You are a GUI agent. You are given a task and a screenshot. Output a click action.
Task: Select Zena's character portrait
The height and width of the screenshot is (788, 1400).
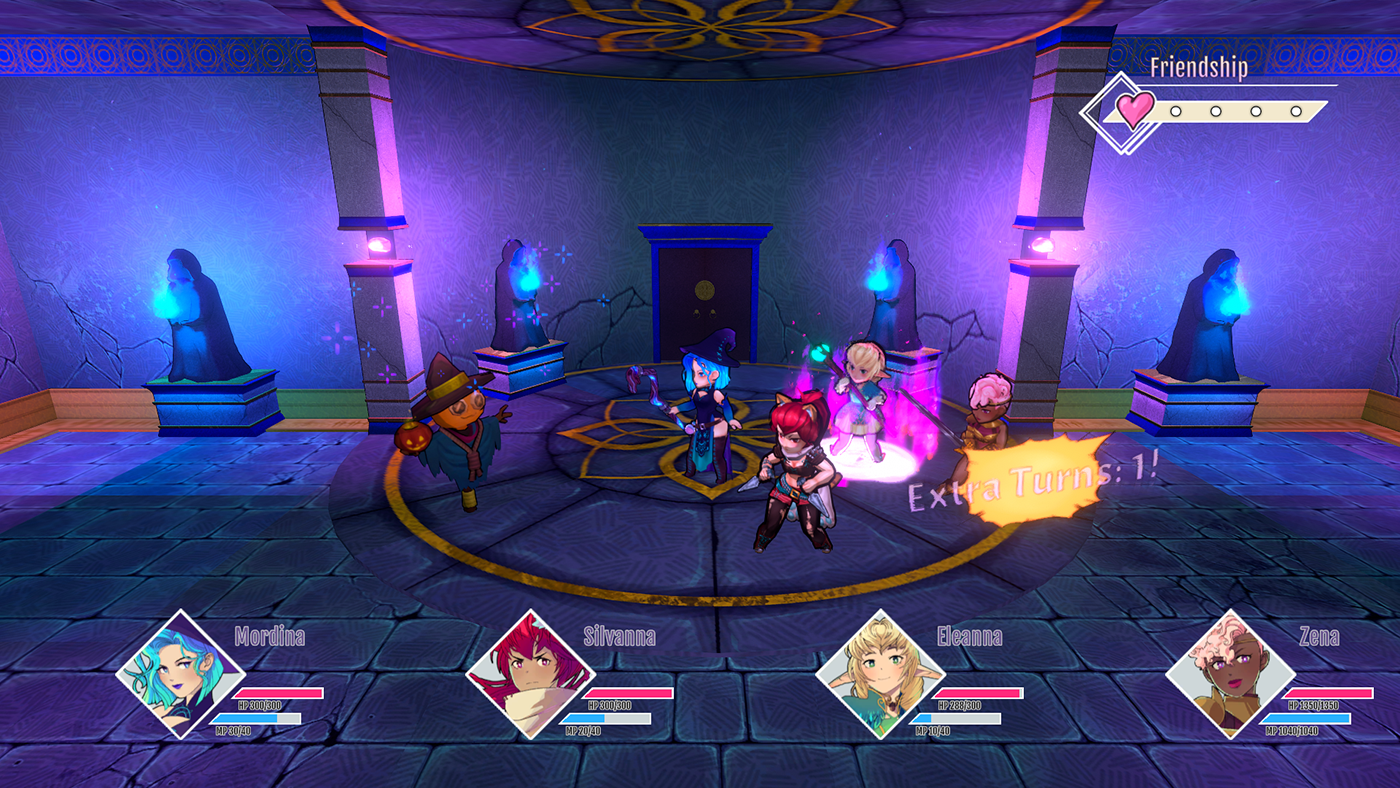(1229, 675)
